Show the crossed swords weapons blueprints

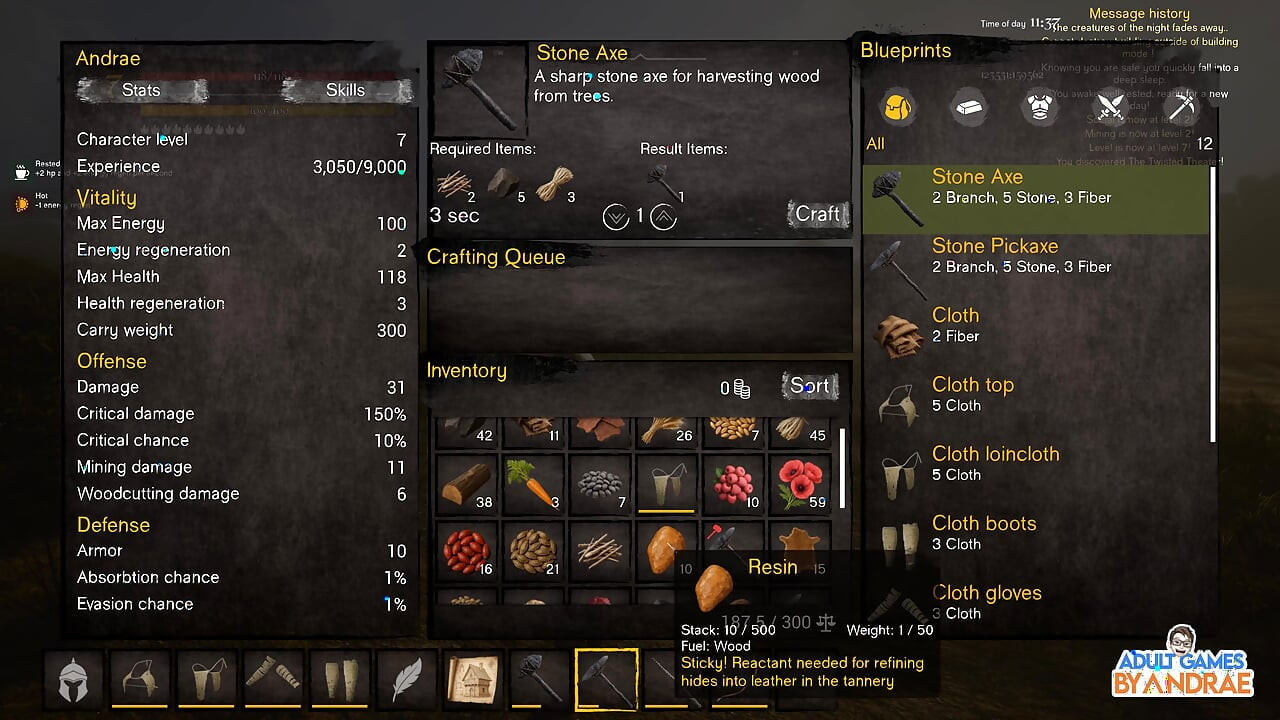(1110, 107)
